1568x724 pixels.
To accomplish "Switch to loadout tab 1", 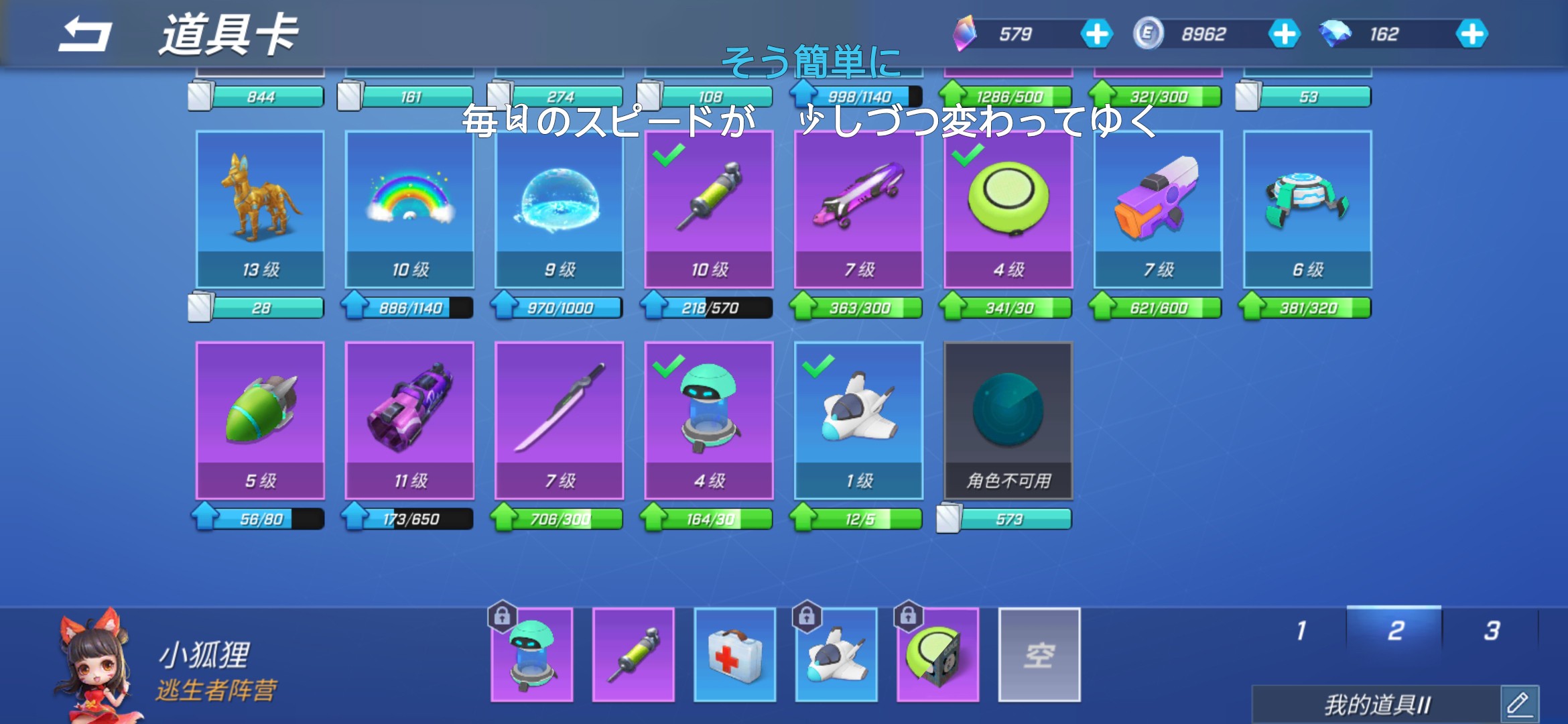I will pos(1301,631).
